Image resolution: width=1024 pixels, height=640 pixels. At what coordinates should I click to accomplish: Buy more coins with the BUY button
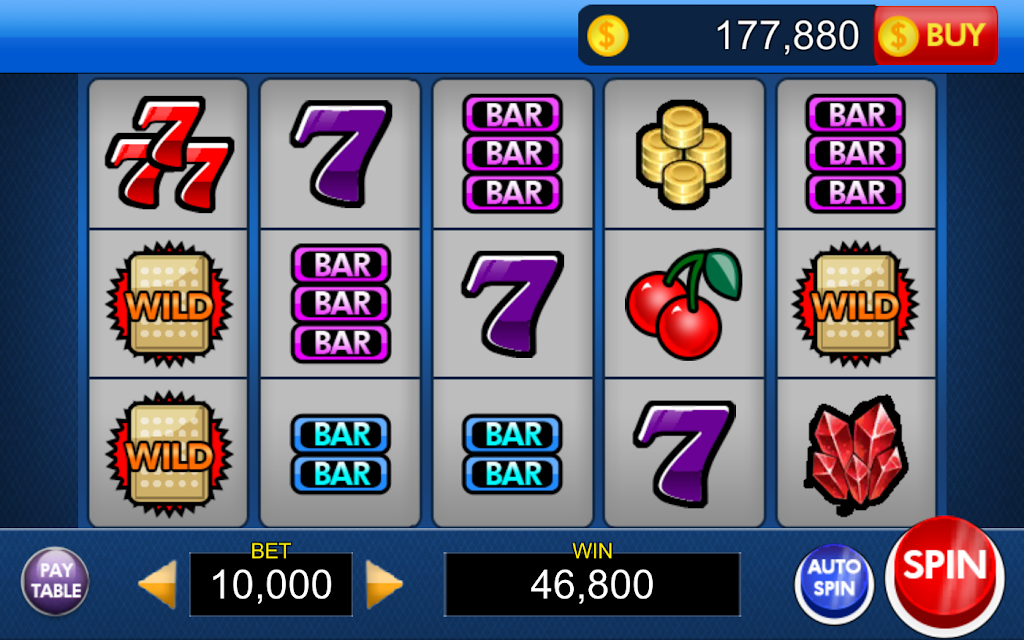coord(936,36)
